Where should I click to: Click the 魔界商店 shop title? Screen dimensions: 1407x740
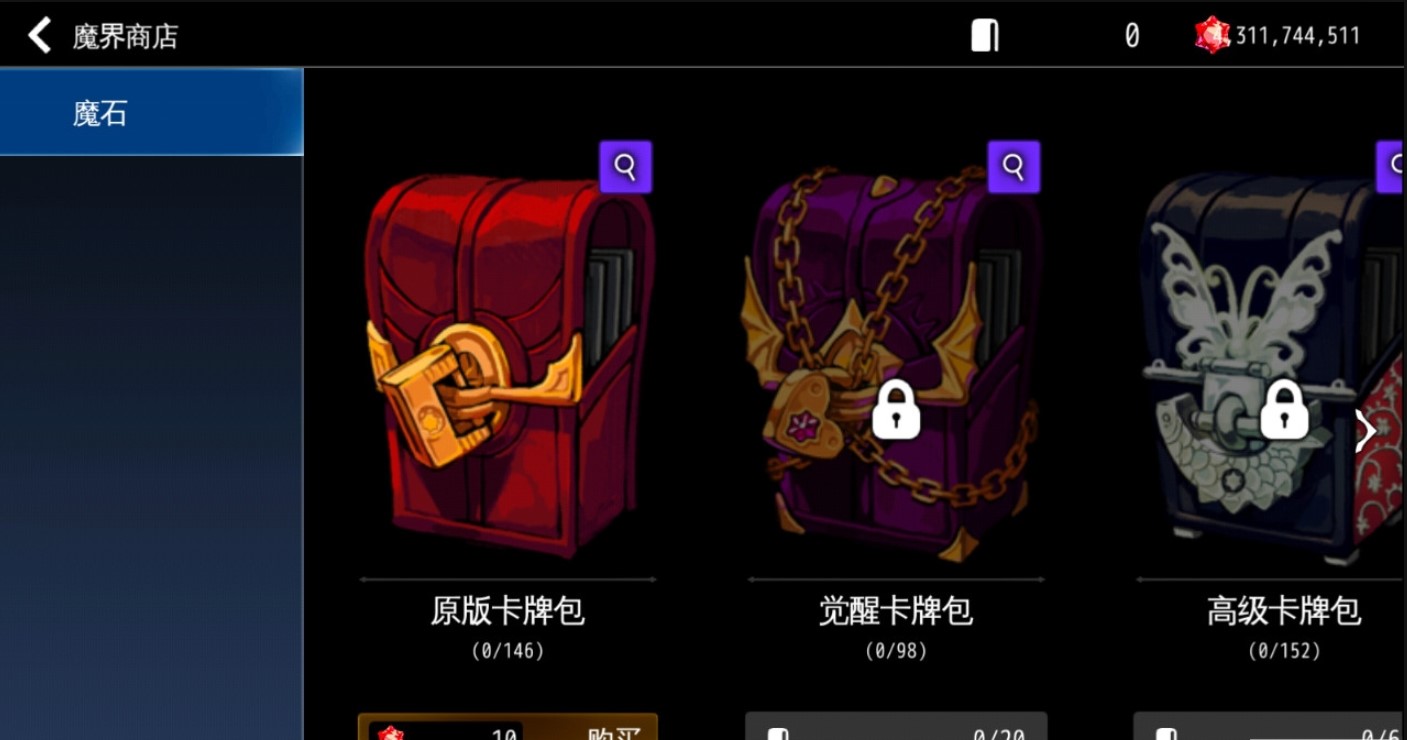tap(119, 32)
